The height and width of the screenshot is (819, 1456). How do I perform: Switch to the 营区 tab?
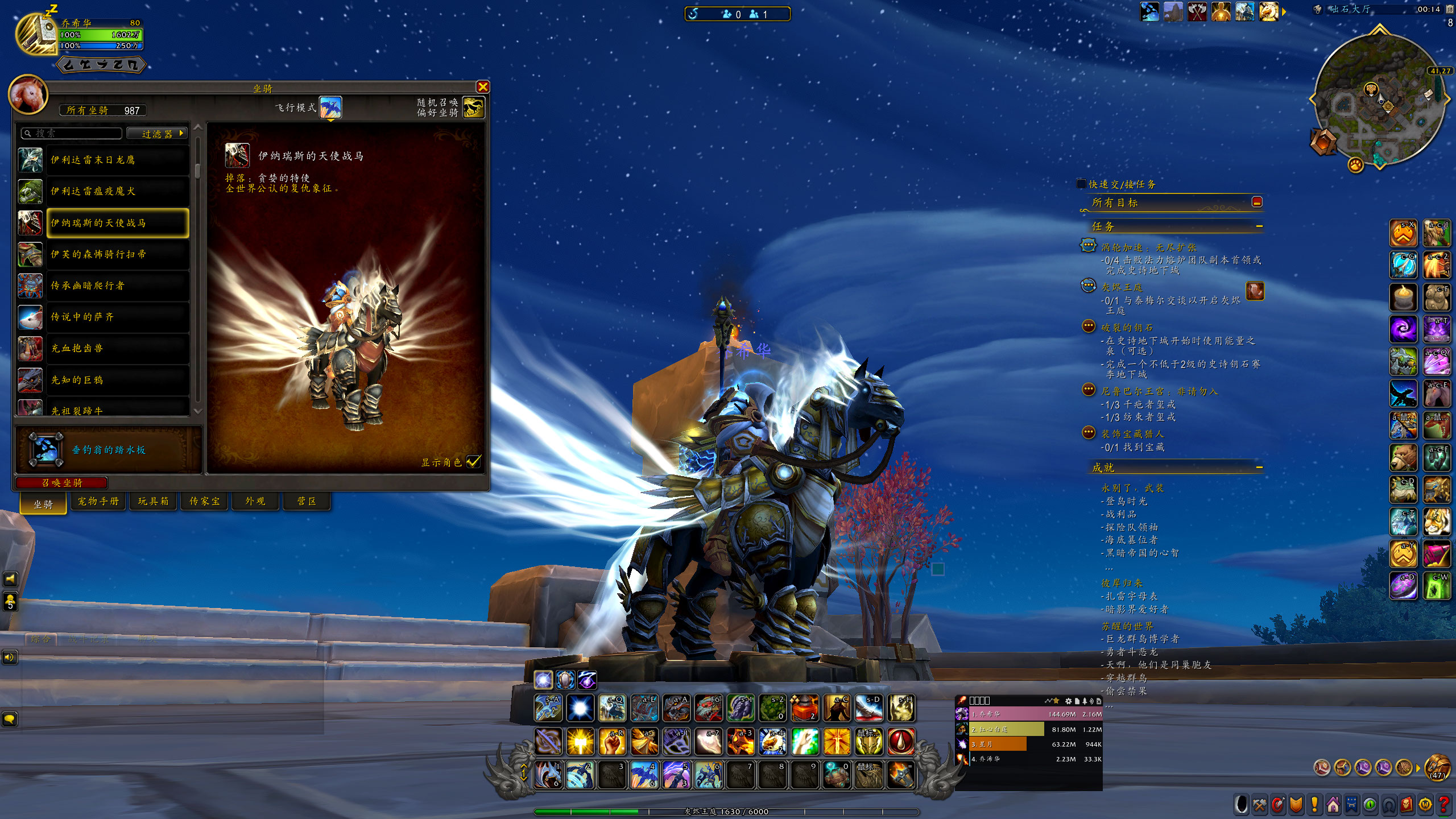pyautogui.click(x=307, y=501)
